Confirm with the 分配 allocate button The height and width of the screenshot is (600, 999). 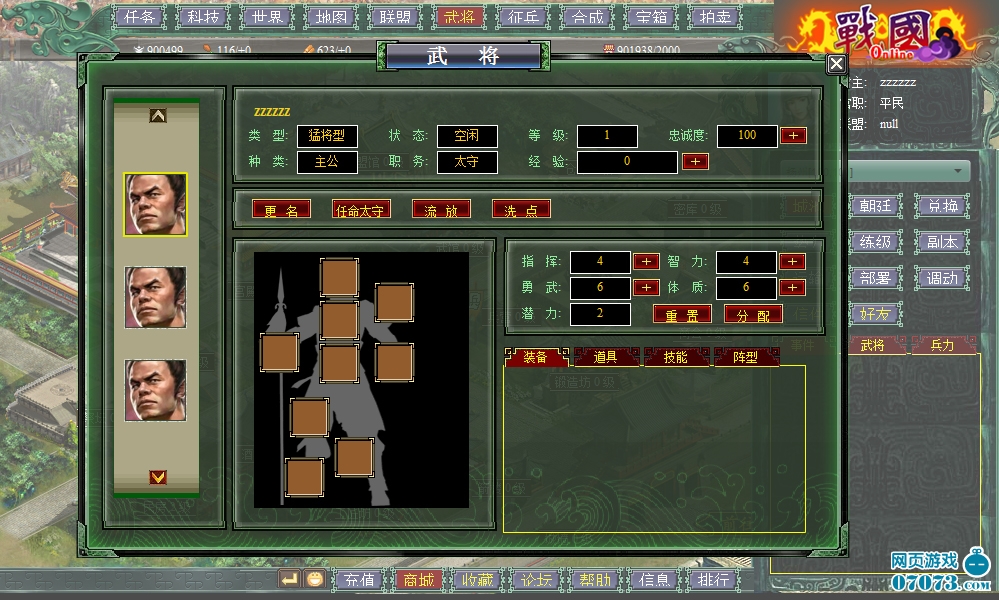click(753, 313)
